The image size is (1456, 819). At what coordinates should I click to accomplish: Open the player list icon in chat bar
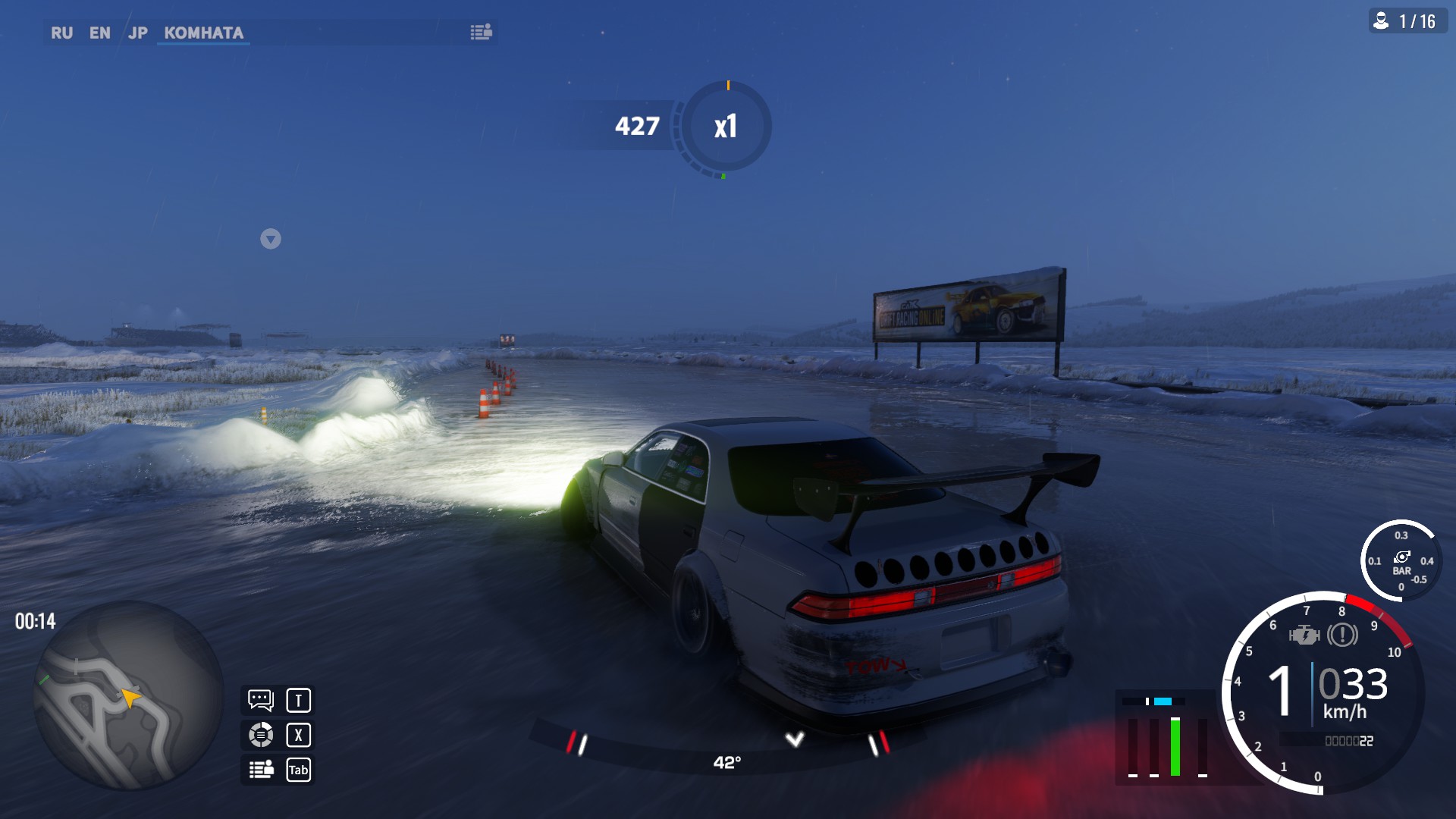[481, 32]
